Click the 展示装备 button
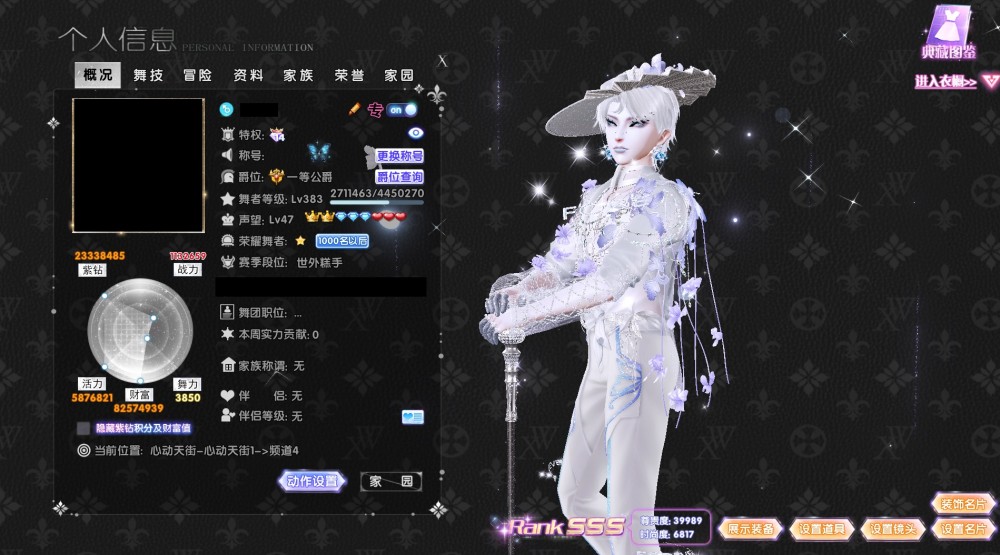Screen dimensions: 1000x555 point(751,529)
